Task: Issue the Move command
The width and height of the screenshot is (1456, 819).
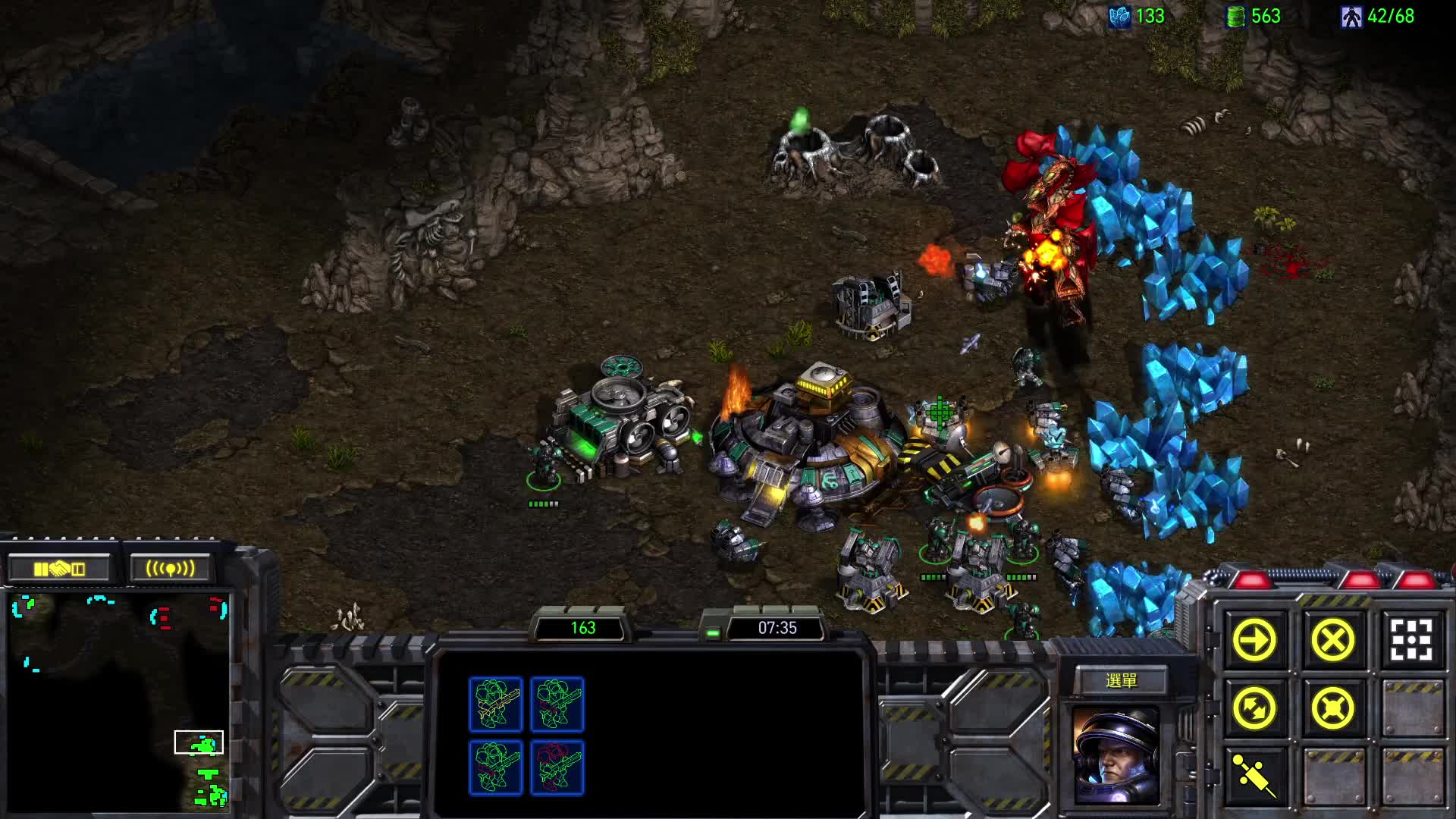Action: pyautogui.click(x=1255, y=641)
